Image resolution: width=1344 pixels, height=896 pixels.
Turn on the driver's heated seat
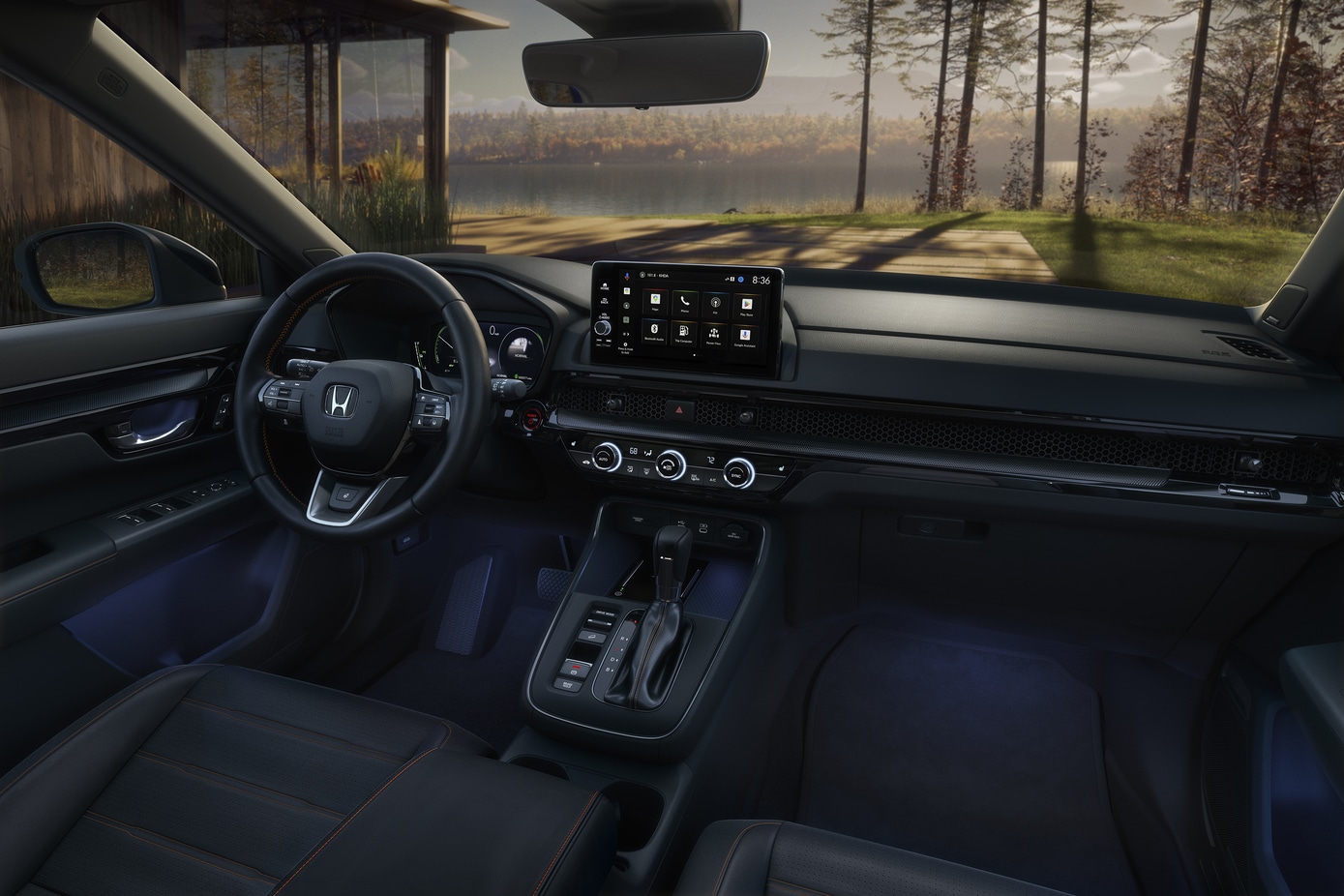(x=576, y=442)
